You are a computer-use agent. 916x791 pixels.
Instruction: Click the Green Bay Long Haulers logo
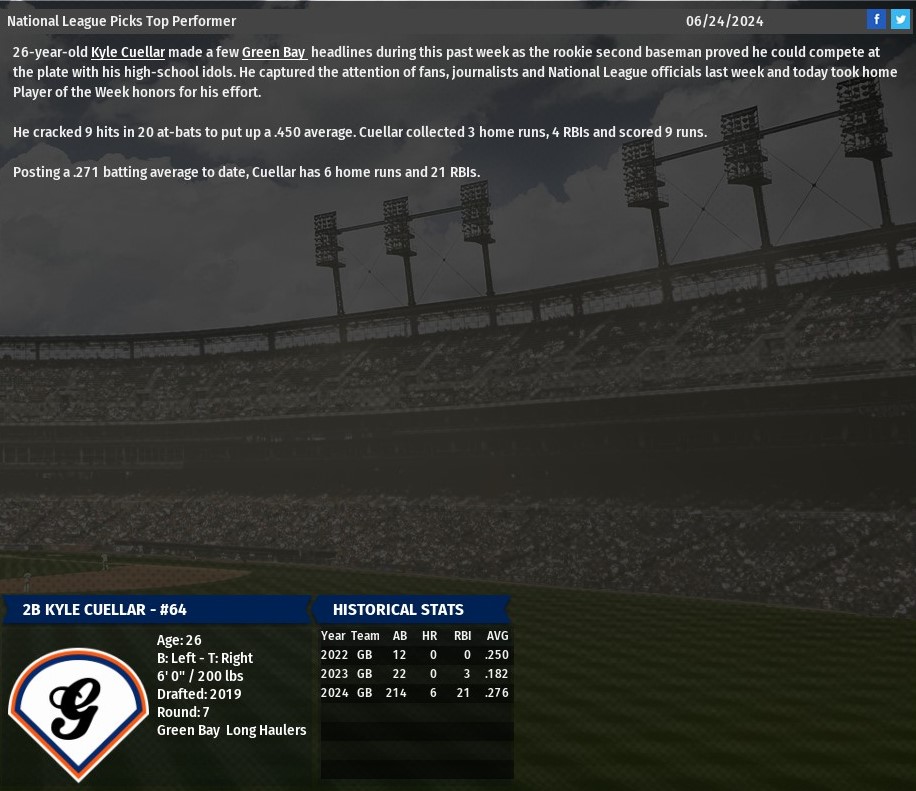coord(77,709)
